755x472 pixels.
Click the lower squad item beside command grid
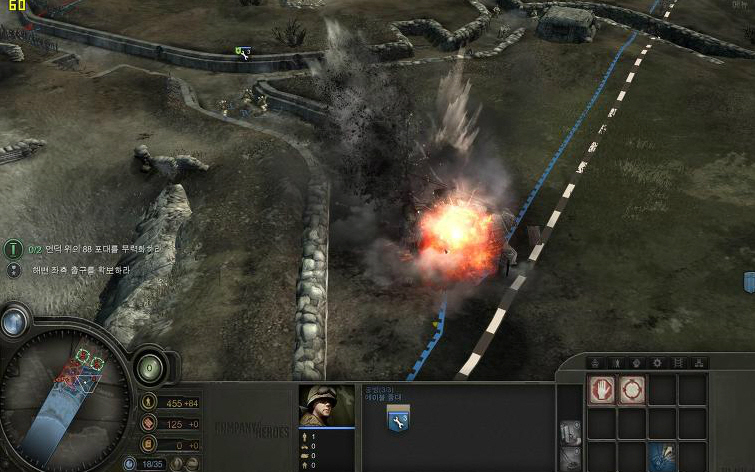coord(570,459)
